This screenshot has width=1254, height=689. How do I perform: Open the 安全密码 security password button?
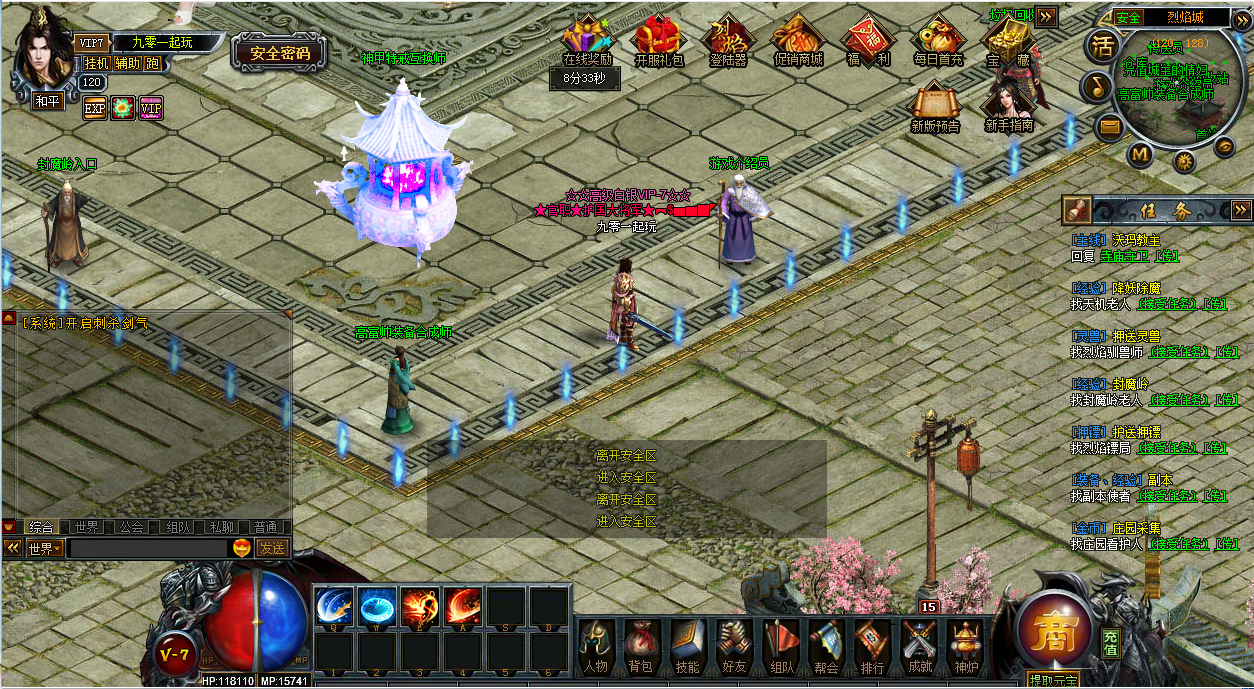pyautogui.click(x=280, y=54)
